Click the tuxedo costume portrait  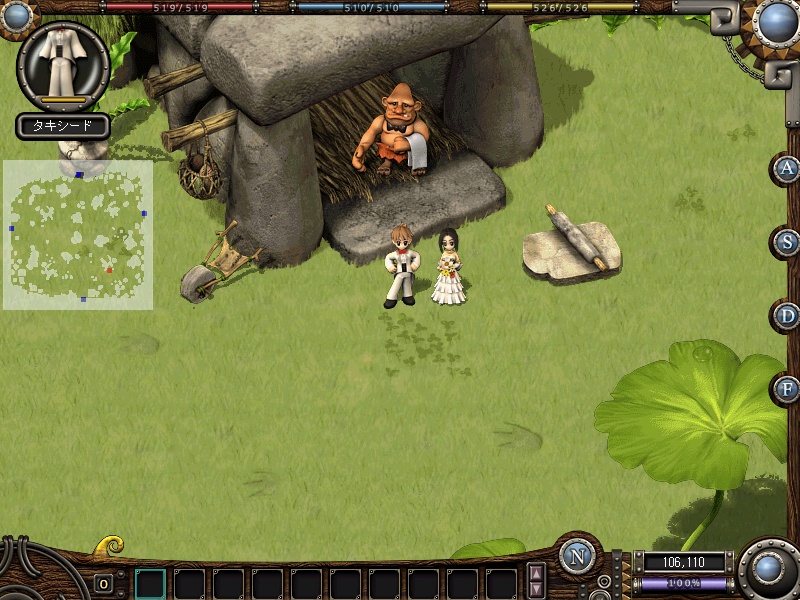coord(63,63)
